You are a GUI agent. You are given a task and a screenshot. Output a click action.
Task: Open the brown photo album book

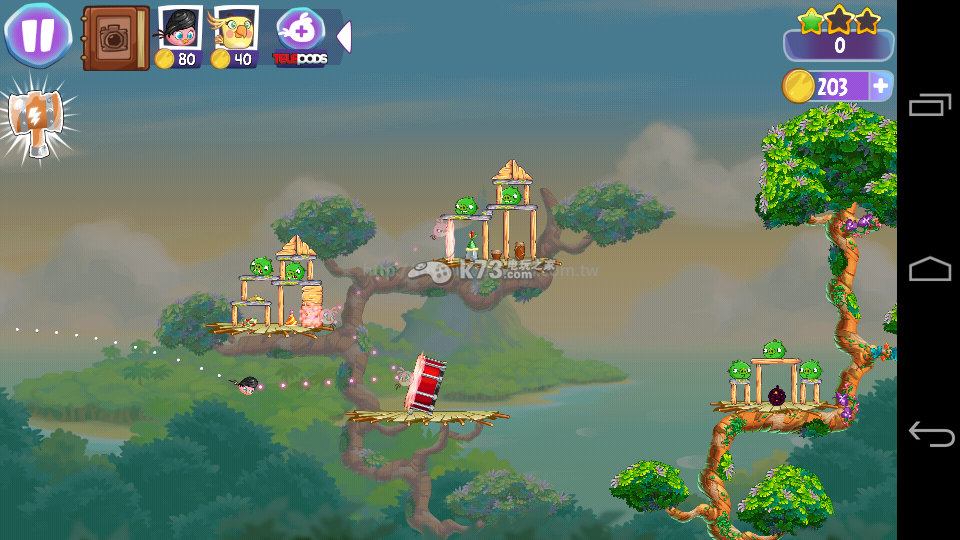(x=115, y=38)
